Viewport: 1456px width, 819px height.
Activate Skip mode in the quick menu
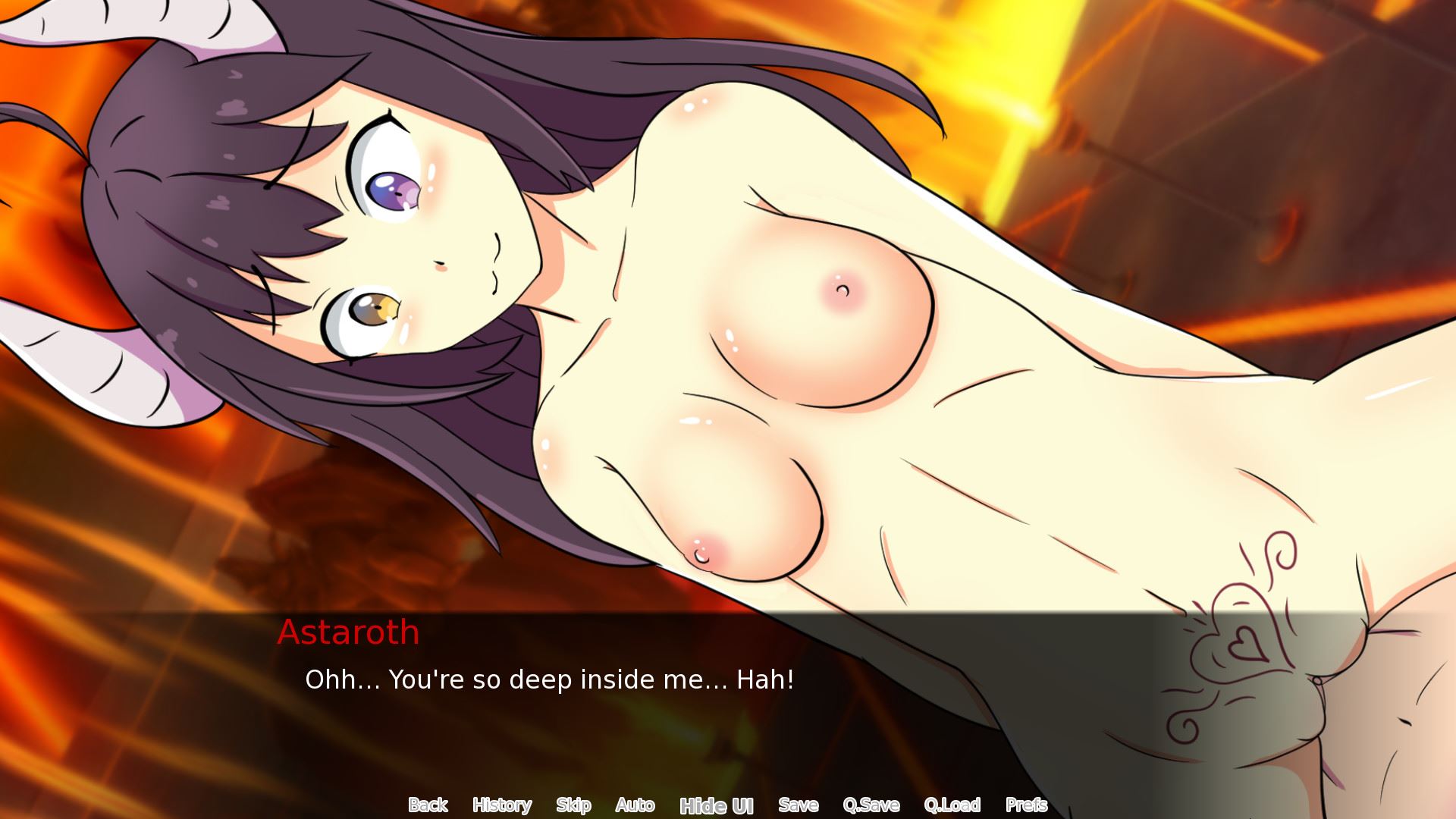pos(573,805)
